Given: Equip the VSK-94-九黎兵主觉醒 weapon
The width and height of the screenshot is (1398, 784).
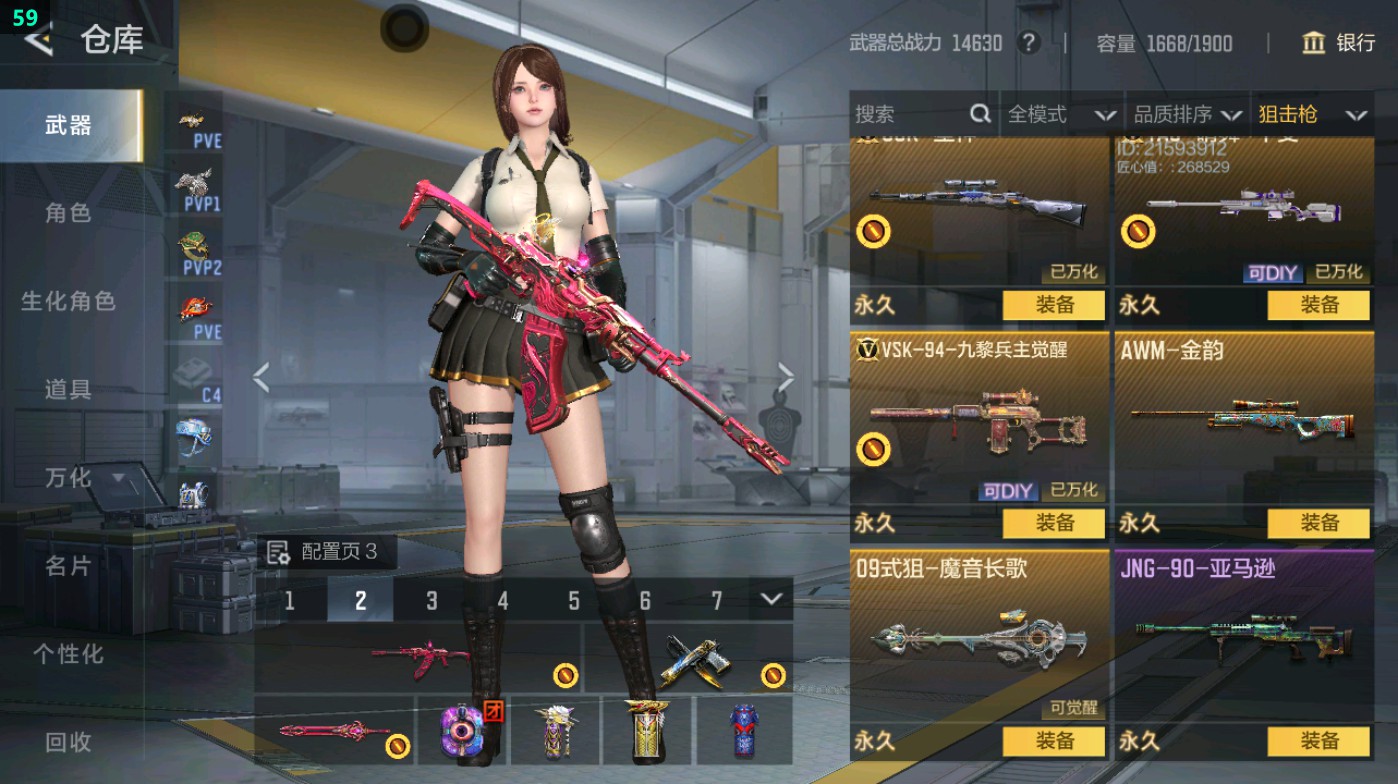Looking at the screenshot, I should coord(1053,523).
